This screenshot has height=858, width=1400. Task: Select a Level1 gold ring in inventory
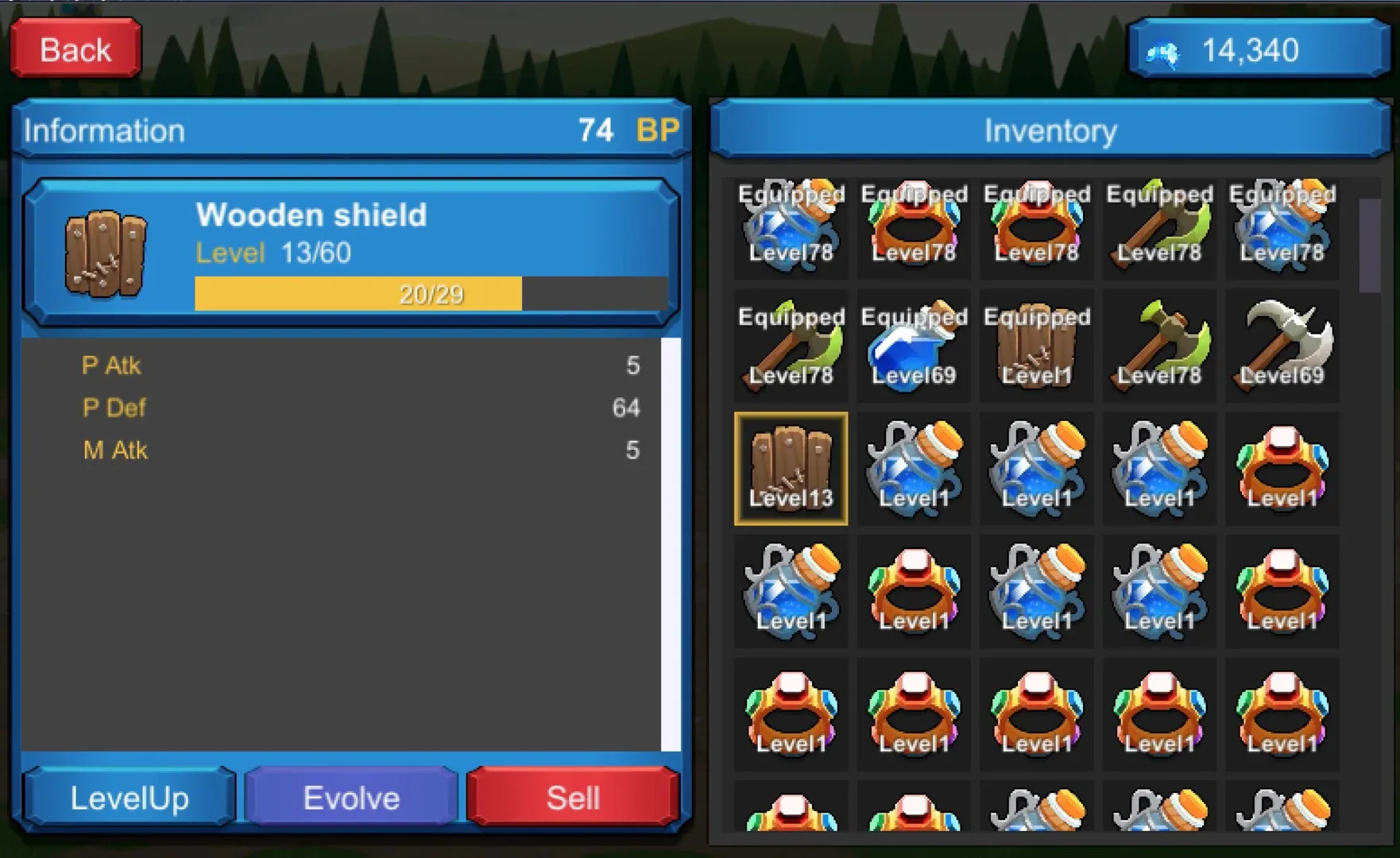[x=1282, y=469]
